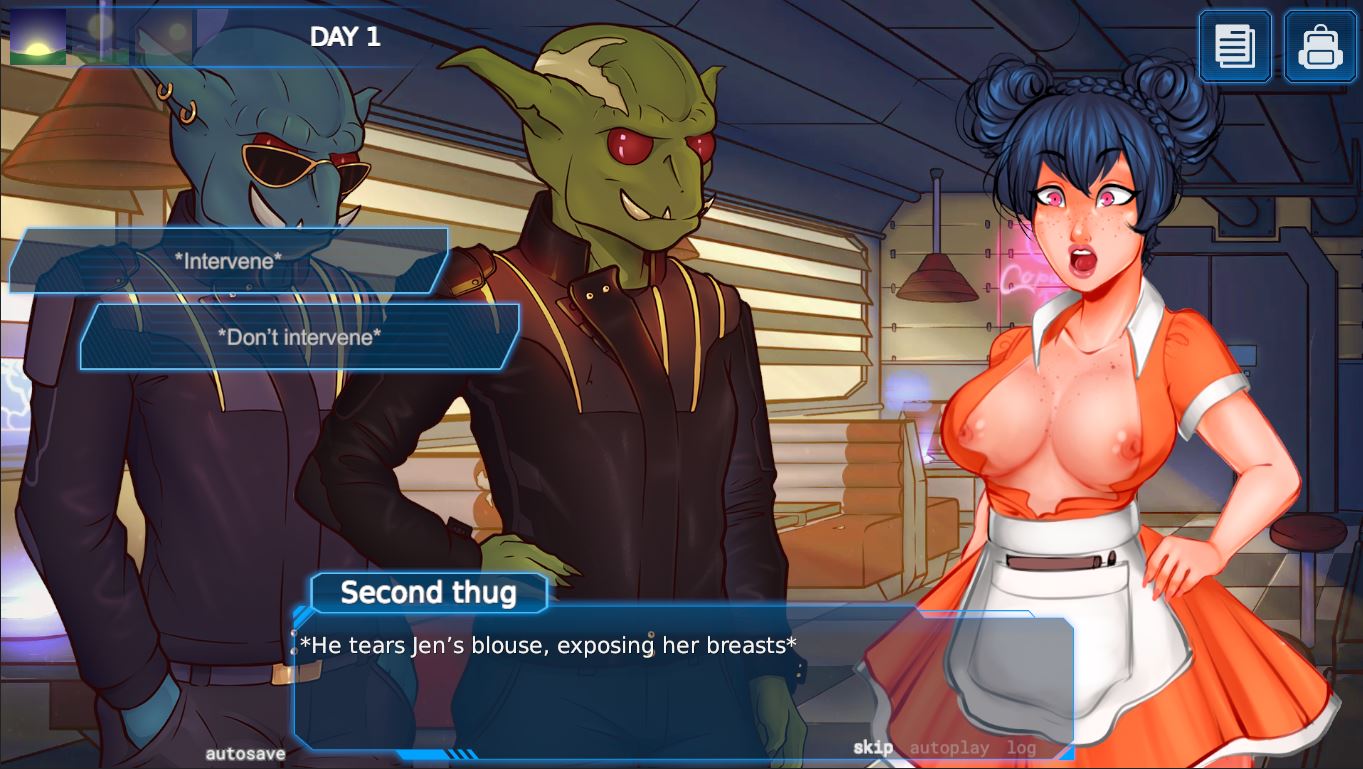Click the skip label when greyed out
Screen dimensions: 1363x769
pos(874,747)
